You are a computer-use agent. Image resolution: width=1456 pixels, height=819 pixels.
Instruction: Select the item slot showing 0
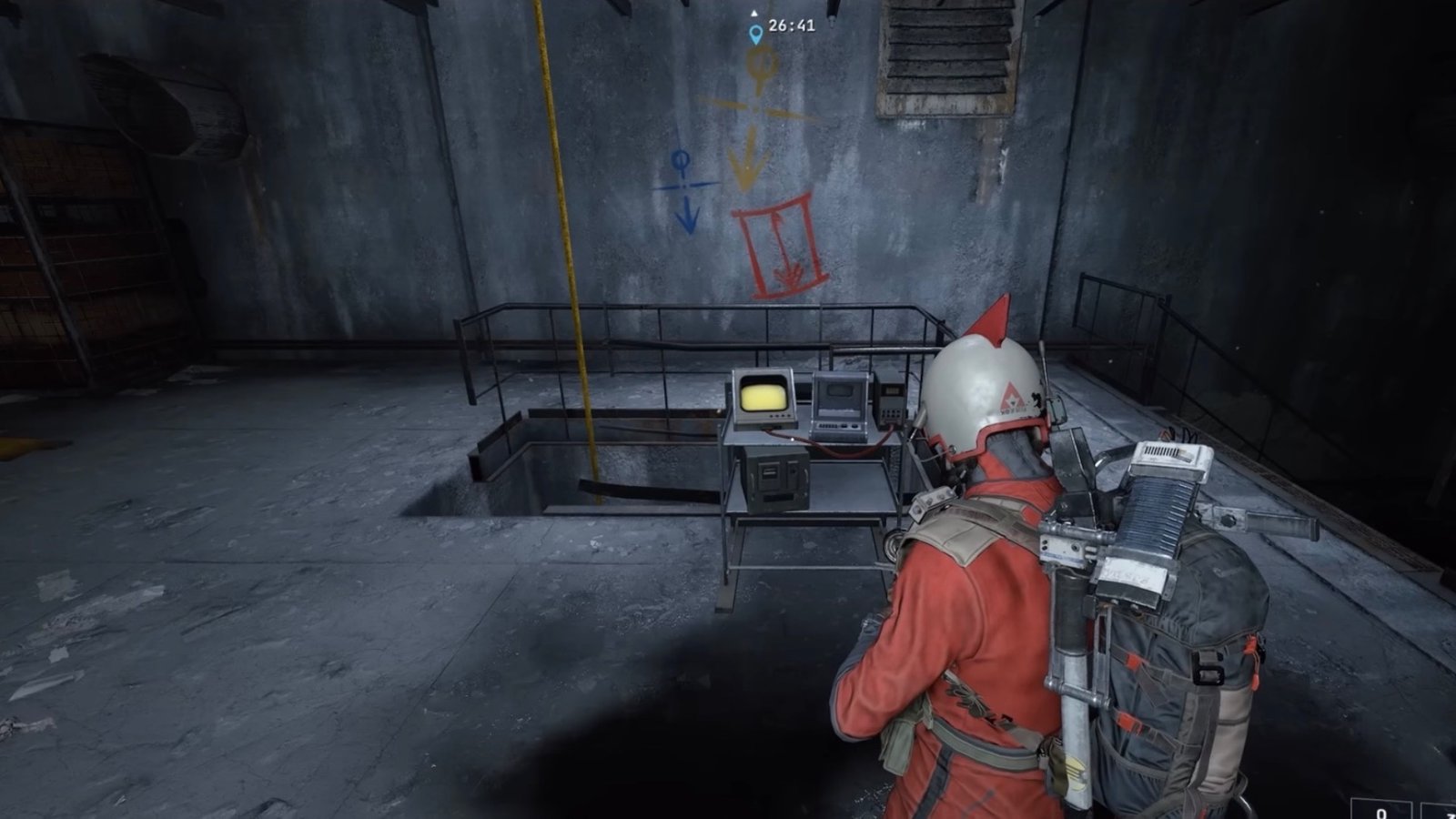tap(1380, 809)
